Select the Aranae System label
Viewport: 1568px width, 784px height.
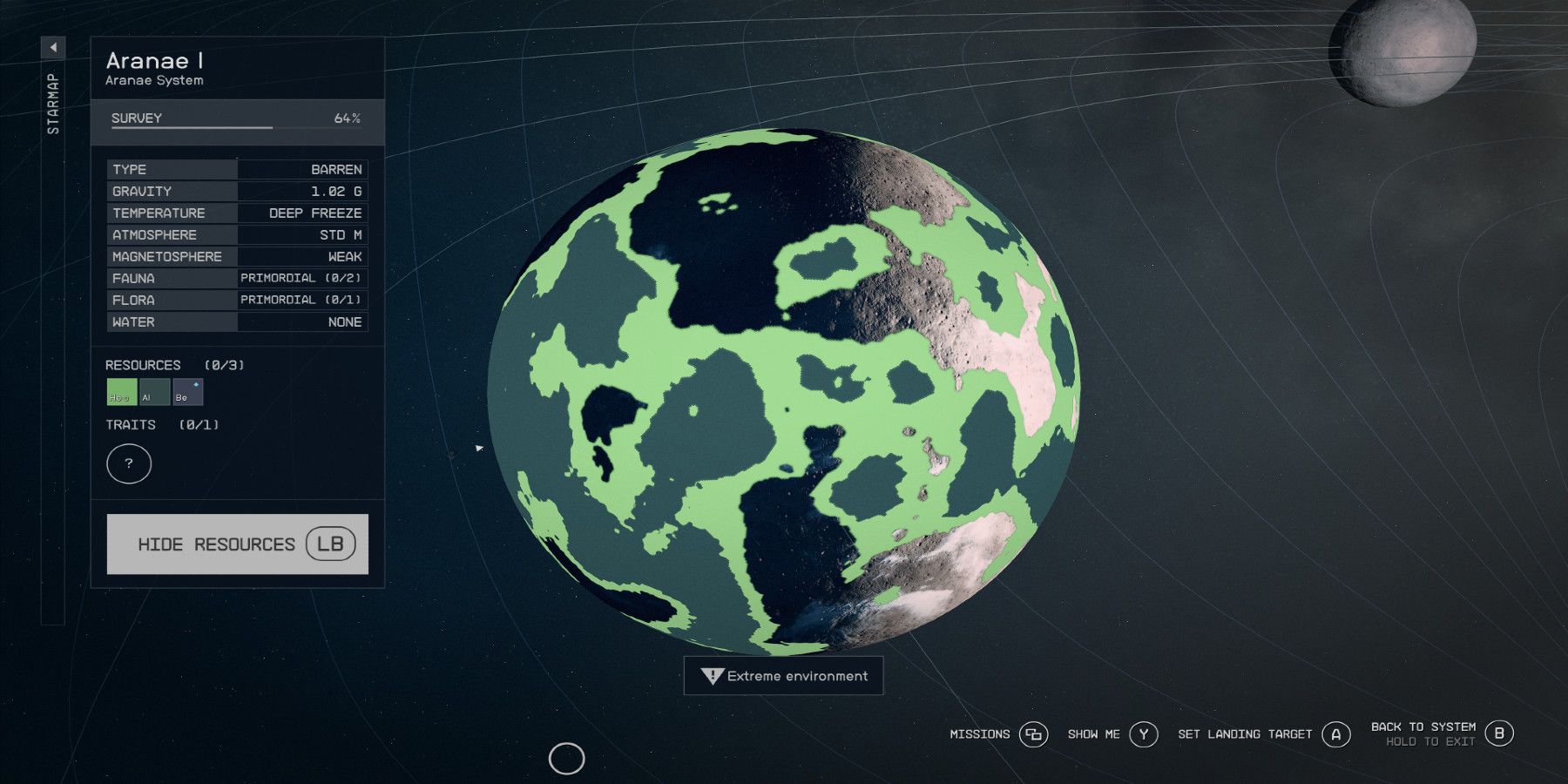pyautogui.click(x=152, y=80)
